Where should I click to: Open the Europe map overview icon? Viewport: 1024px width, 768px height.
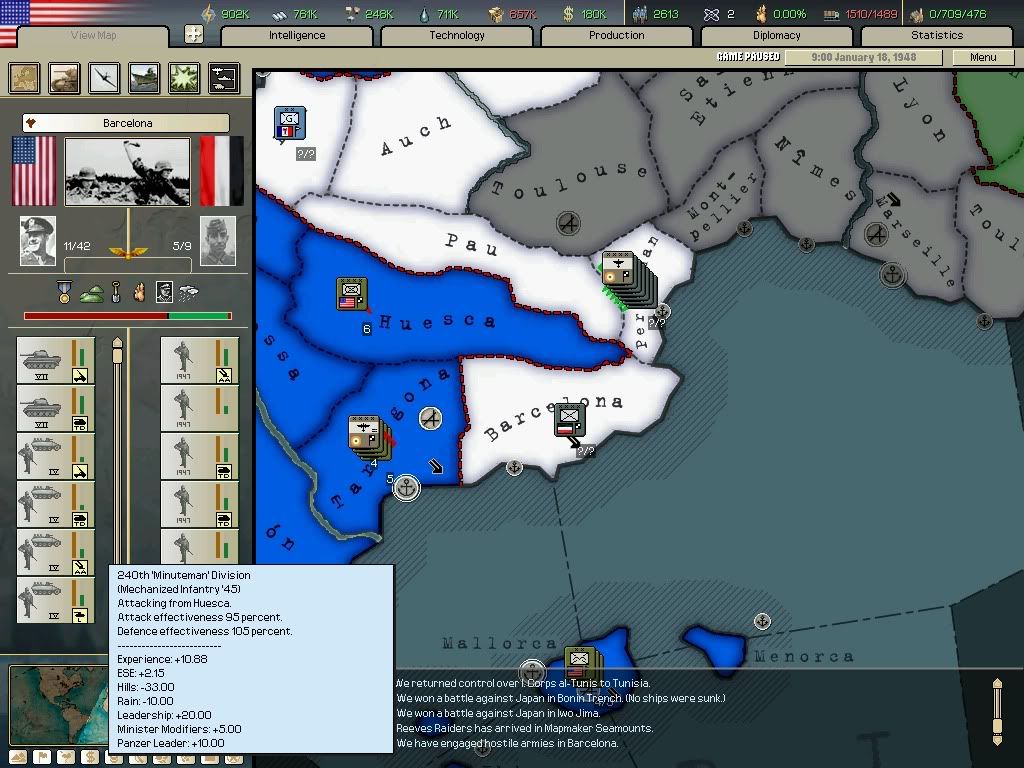pos(24,77)
